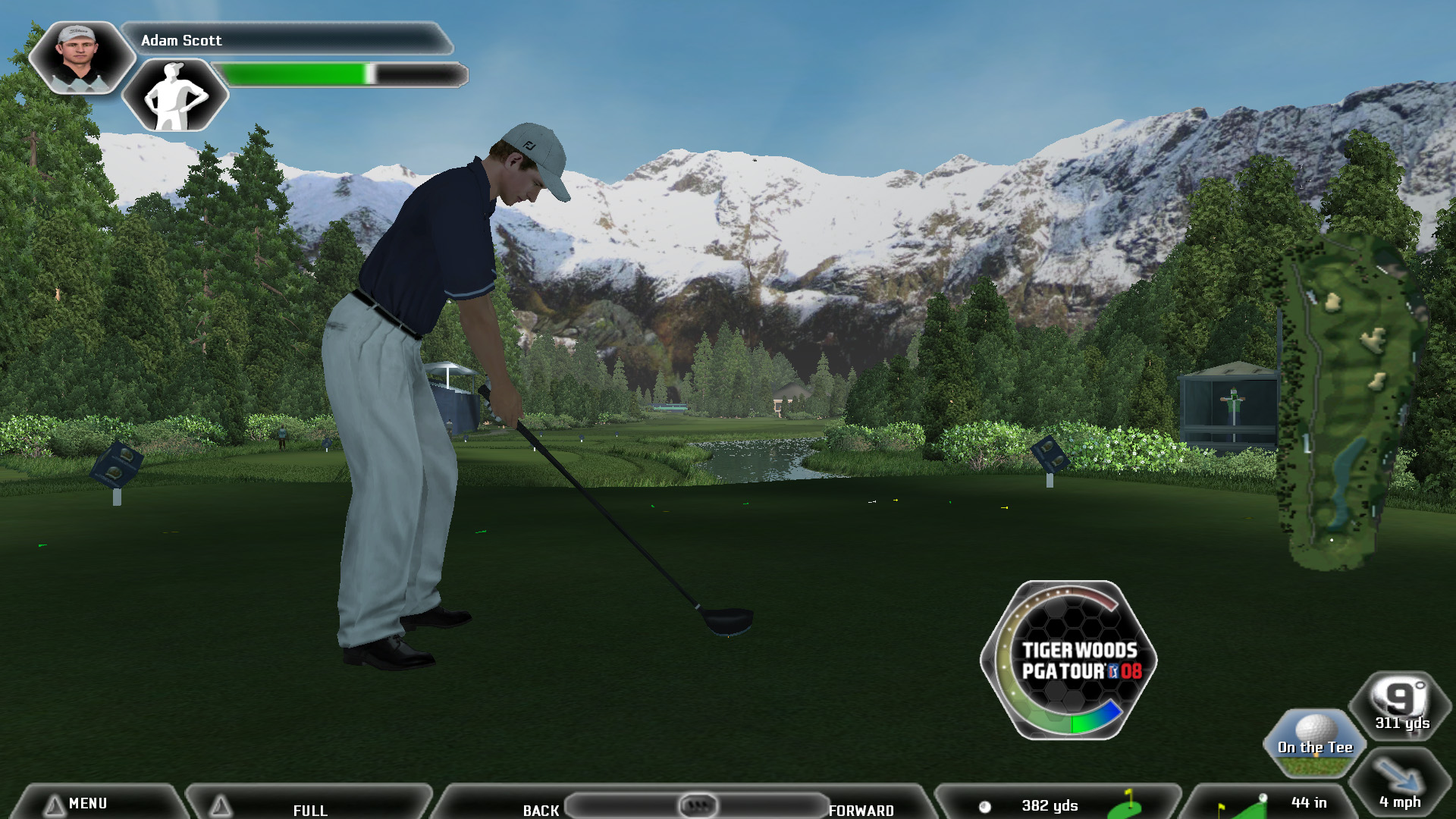Click the On the Tee lie indicator

[x=1315, y=742]
